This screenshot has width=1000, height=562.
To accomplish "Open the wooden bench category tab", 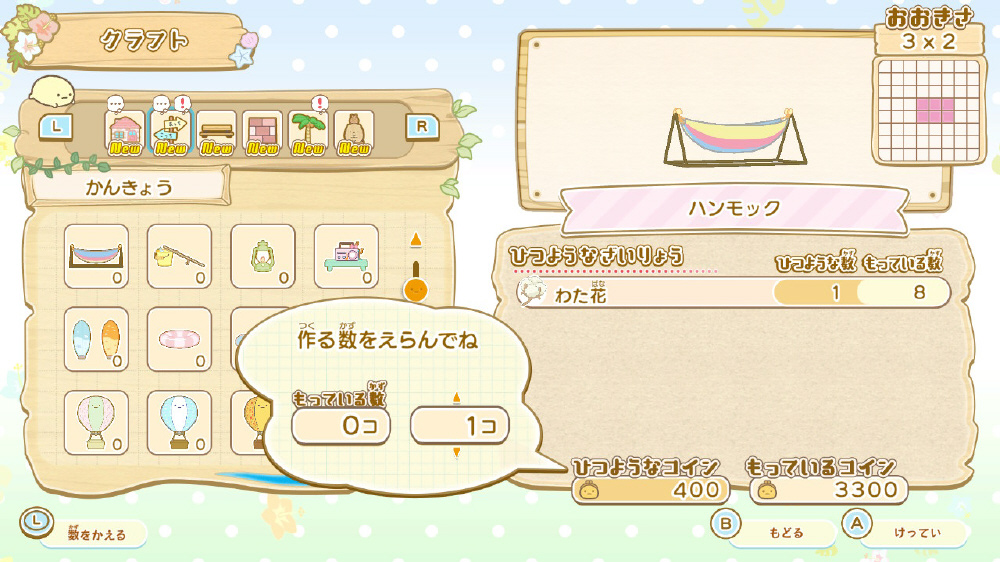I will pyautogui.click(x=217, y=131).
